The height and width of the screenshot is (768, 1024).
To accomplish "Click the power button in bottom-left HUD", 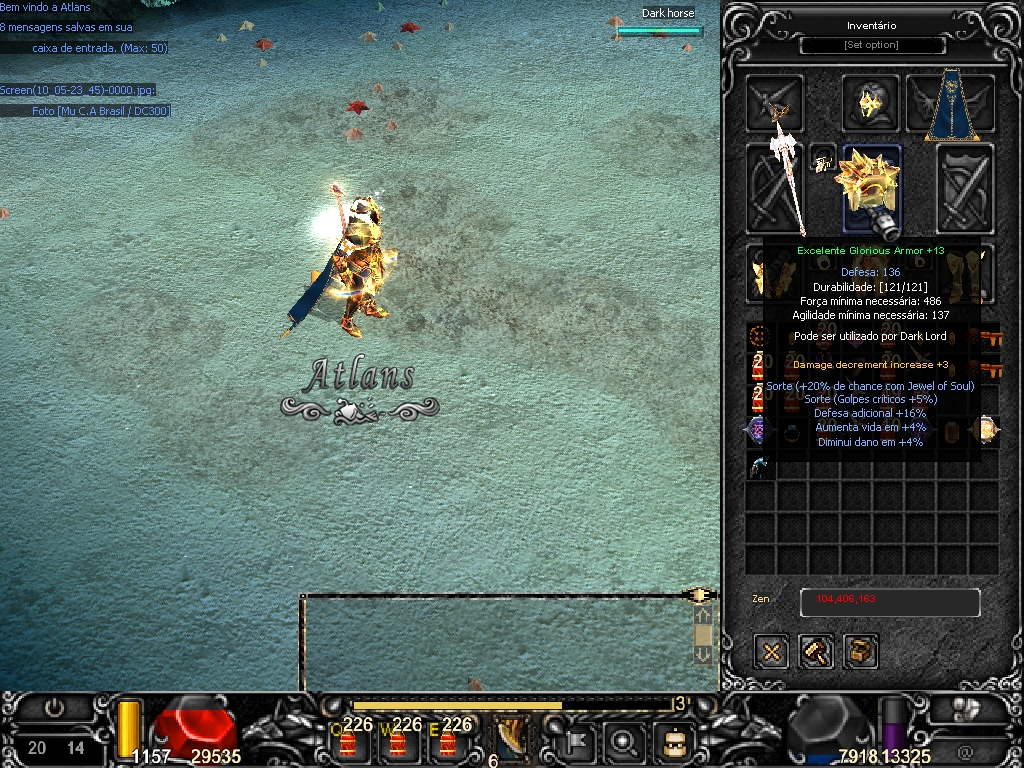I will pyautogui.click(x=54, y=708).
